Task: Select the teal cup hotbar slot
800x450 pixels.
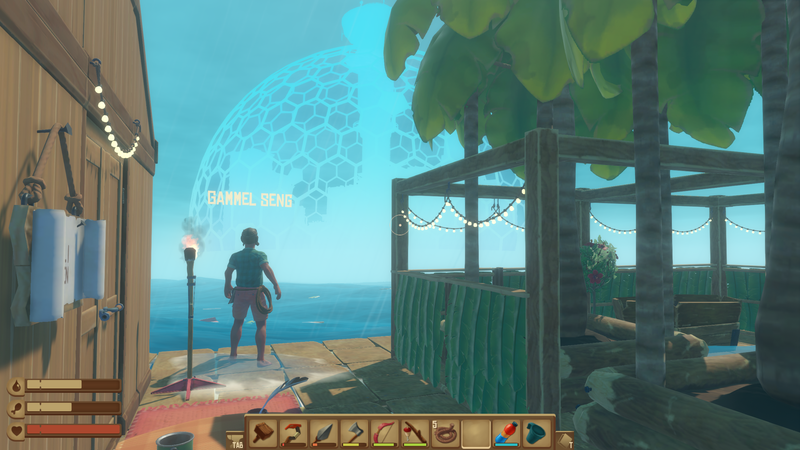Action: 538,433
